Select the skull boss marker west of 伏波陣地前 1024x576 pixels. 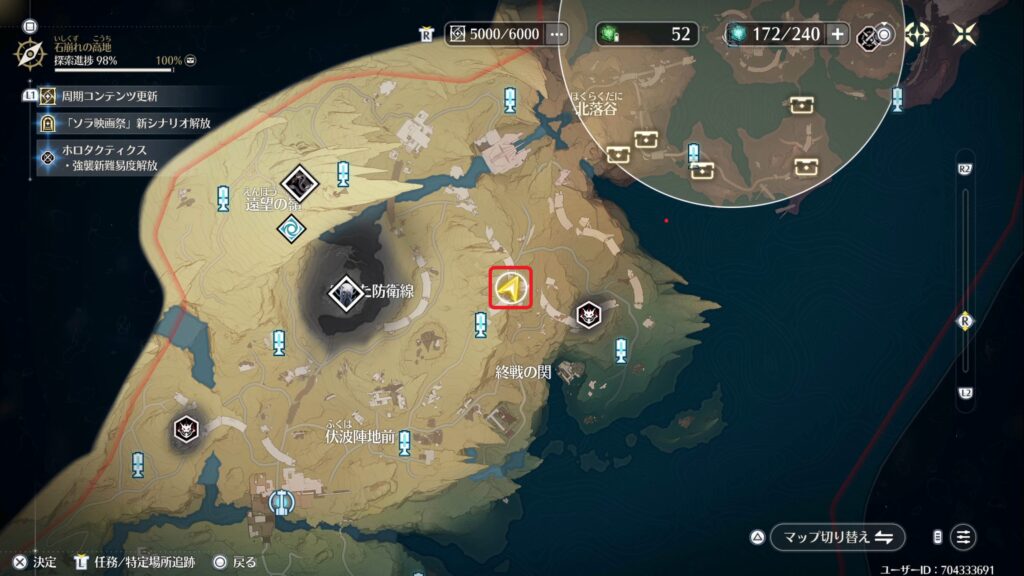185,428
